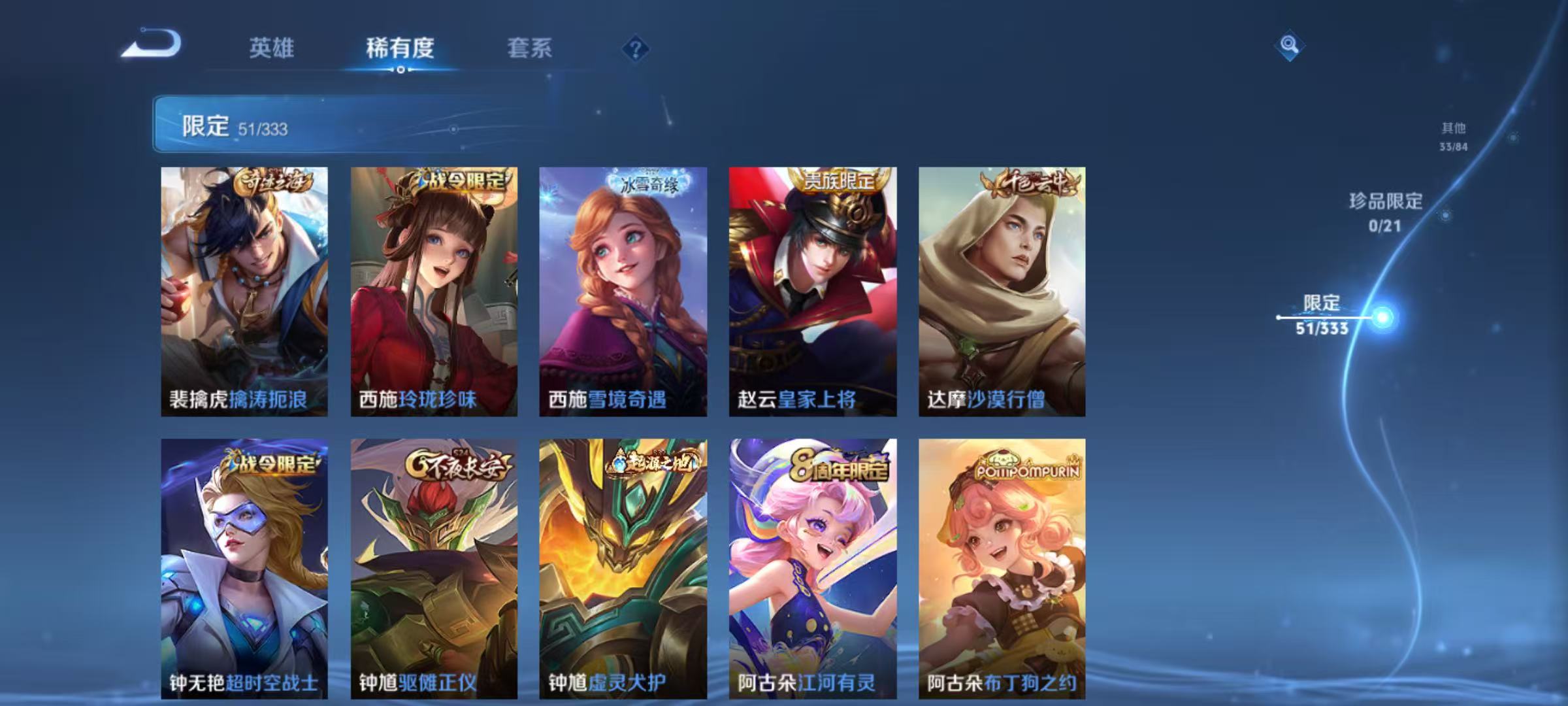Choose the 西施 玲珑珍味 skin card
The image size is (1568, 706).
(434, 292)
